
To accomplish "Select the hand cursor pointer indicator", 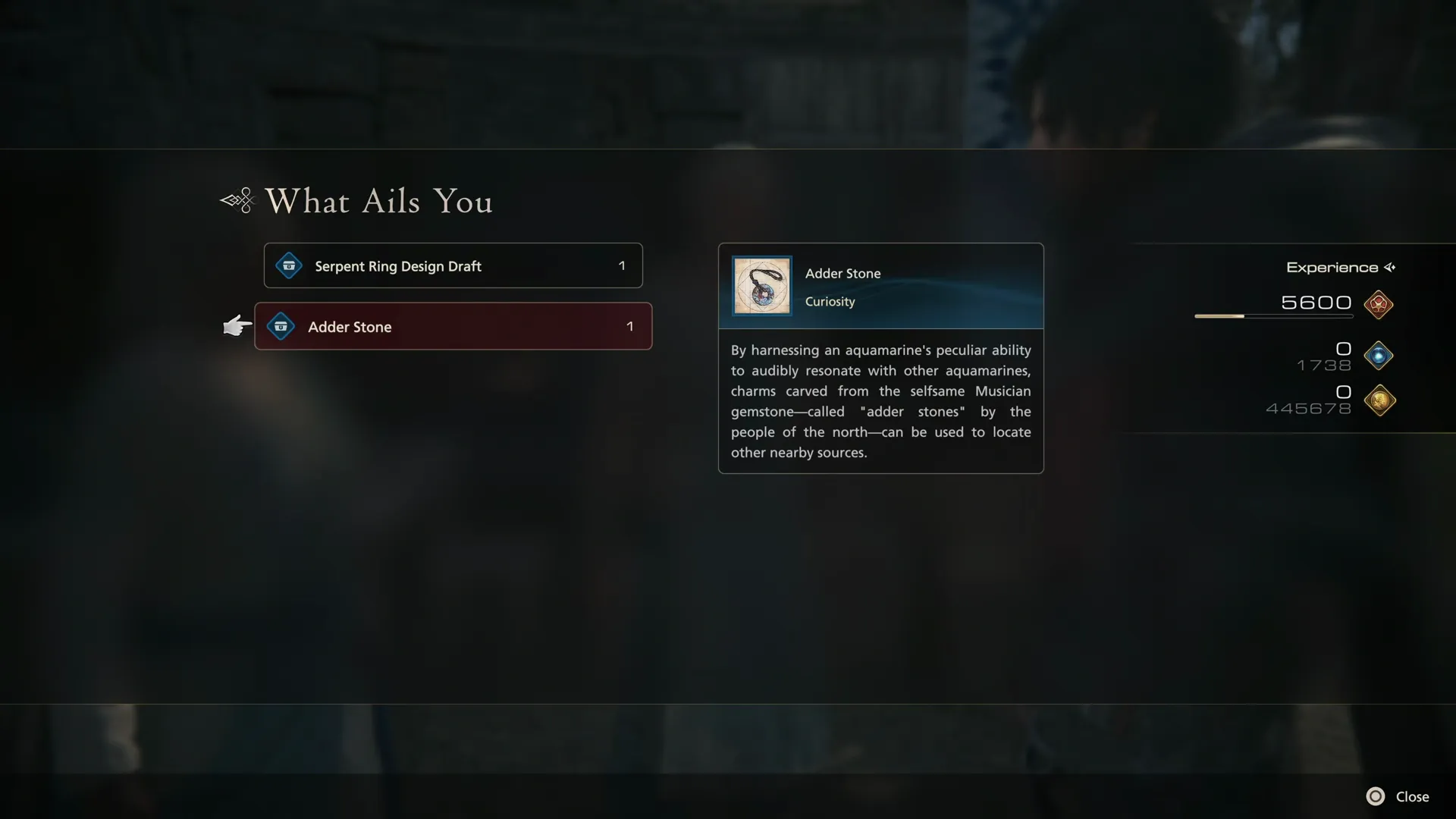I will pos(236,325).
